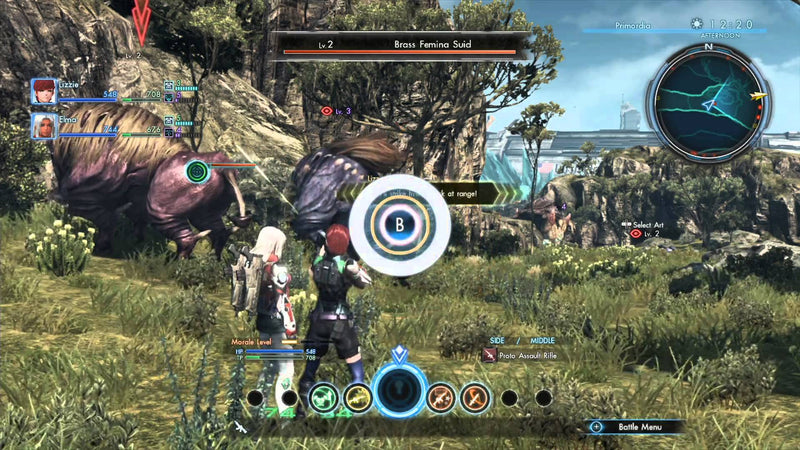Choose Elma's party portrait
This screenshot has width=800, height=450.
[x=43, y=126]
